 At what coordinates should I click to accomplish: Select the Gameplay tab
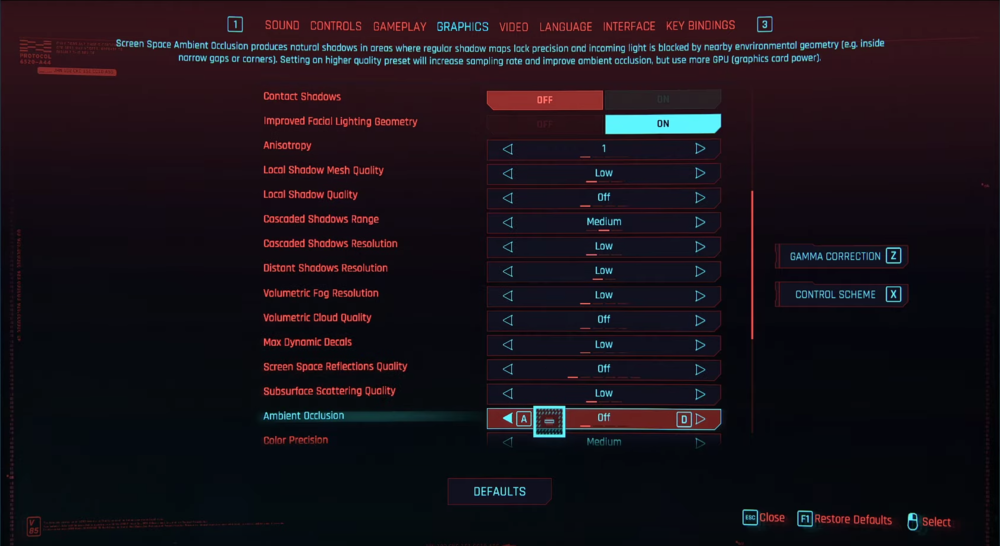point(399,26)
